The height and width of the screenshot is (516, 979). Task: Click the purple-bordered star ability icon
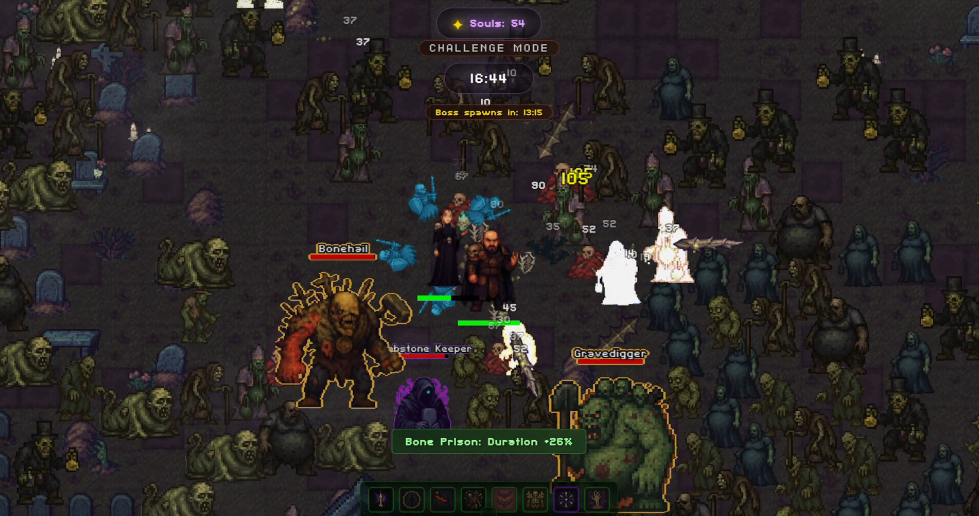point(567,499)
